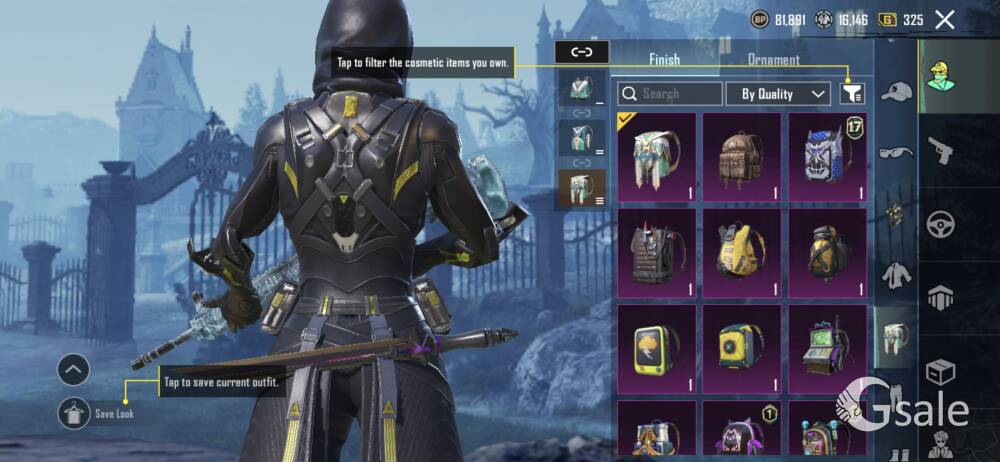Select the brown leather backpack
The image size is (1000, 462).
[741, 157]
